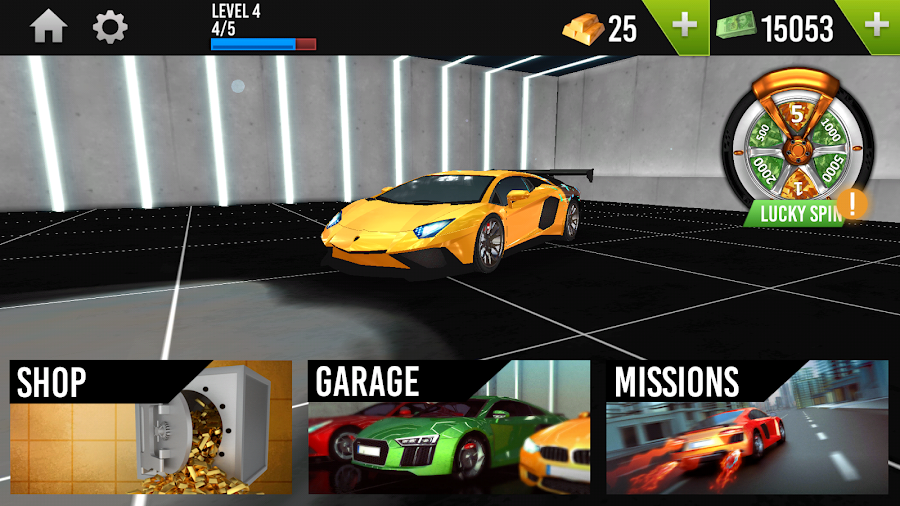Viewport: 900px width, 506px height.
Task: Add more gold bars with plus button
Action: coord(685,26)
